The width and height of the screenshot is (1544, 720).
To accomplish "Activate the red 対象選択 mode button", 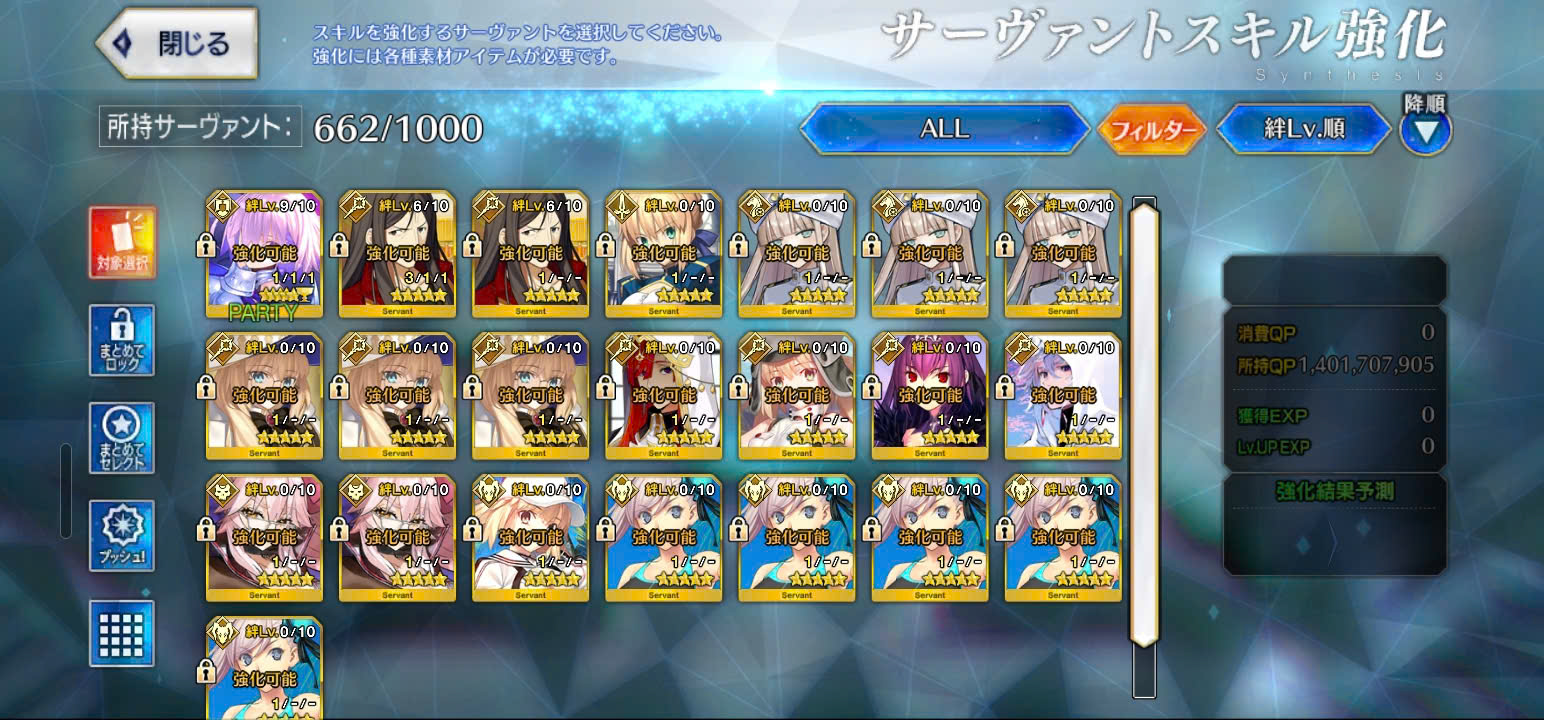I will click(122, 243).
